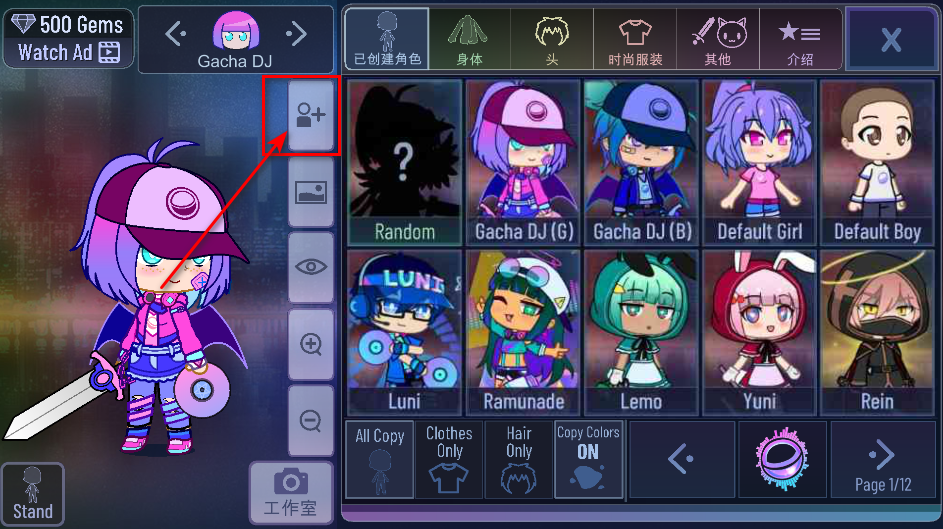The width and height of the screenshot is (943, 529).
Task: Select the Yuni character preset
Action: [759, 332]
